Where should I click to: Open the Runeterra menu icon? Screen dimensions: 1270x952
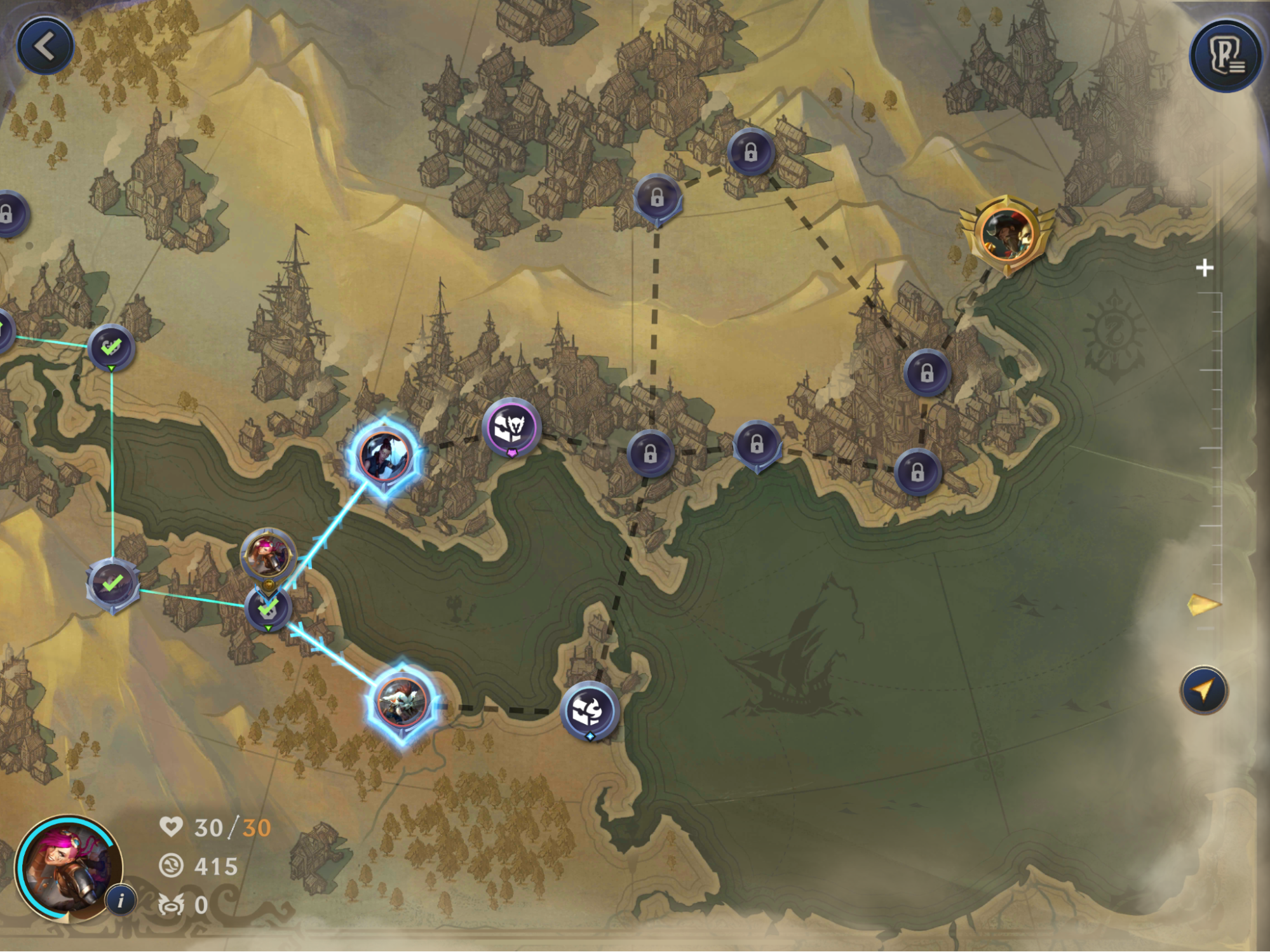click(1226, 57)
